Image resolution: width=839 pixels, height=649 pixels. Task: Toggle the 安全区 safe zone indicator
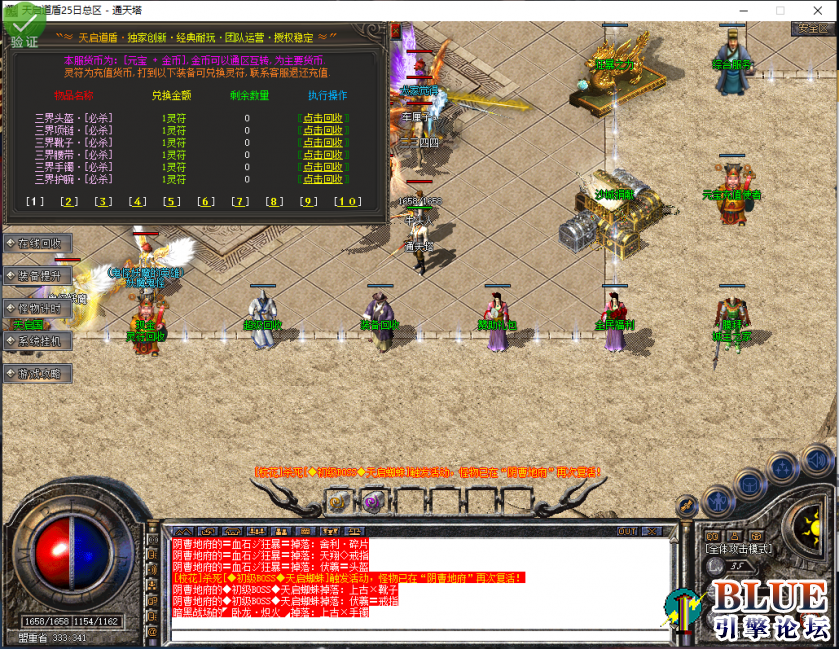tap(811, 28)
